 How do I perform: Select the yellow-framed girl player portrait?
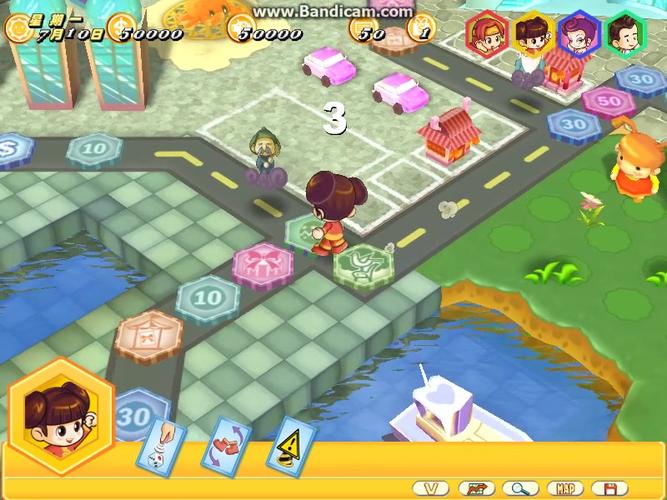[533, 34]
